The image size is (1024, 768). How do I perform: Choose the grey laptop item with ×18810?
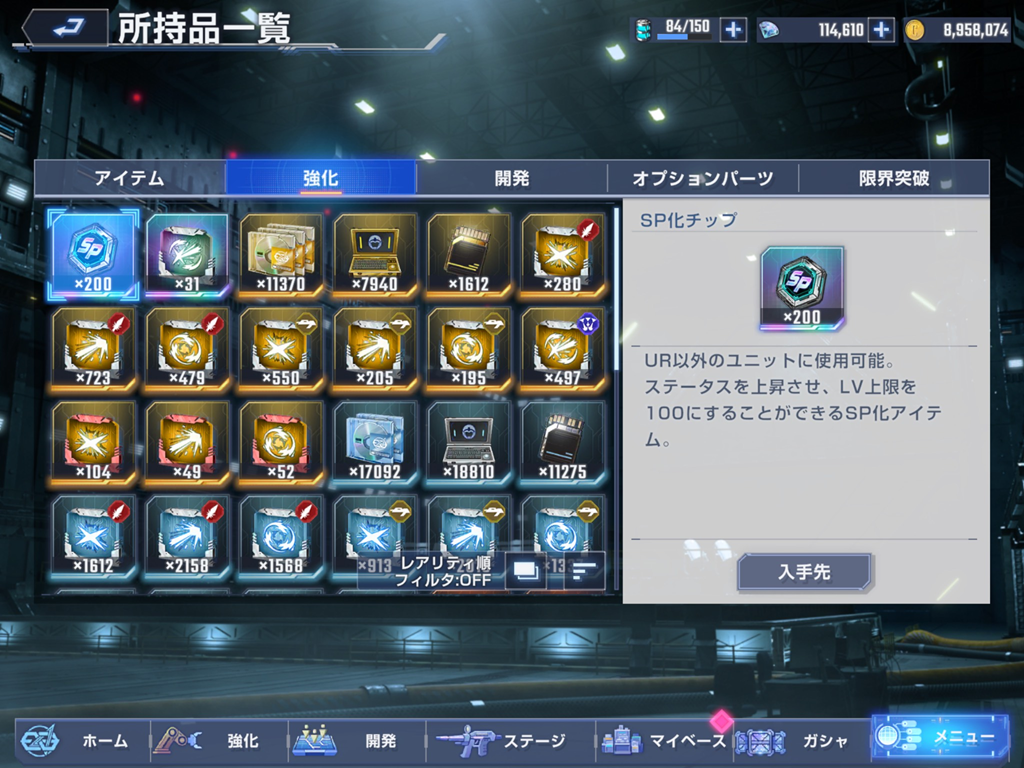[x=469, y=442]
